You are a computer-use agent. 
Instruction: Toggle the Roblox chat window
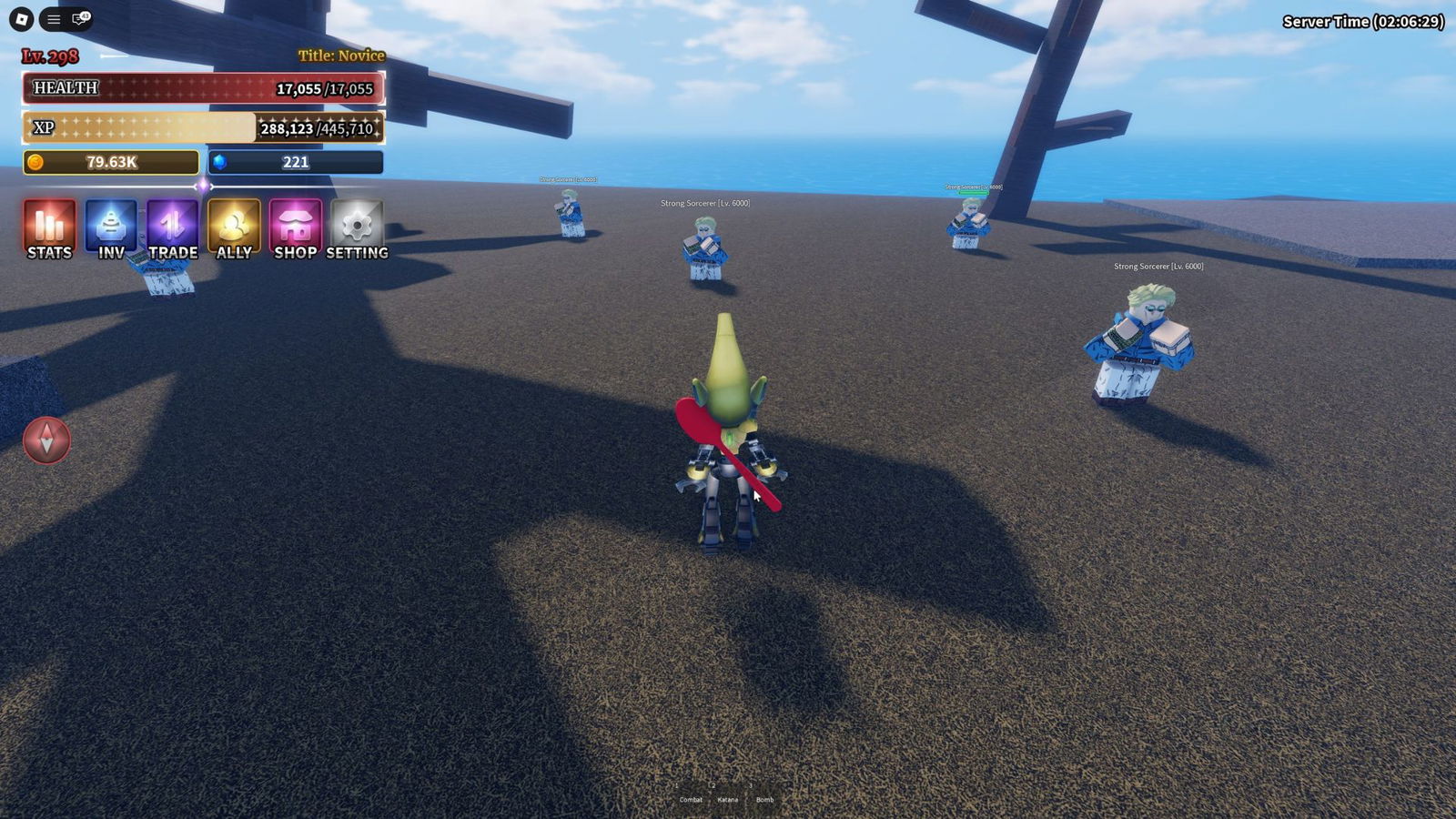[80, 19]
